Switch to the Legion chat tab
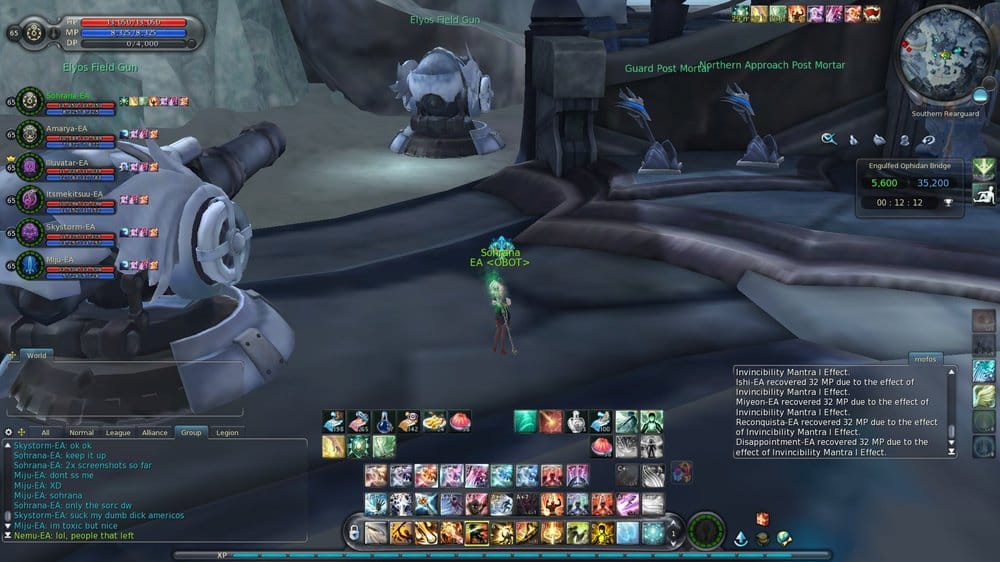1000x562 pixels. pos(227,432)
